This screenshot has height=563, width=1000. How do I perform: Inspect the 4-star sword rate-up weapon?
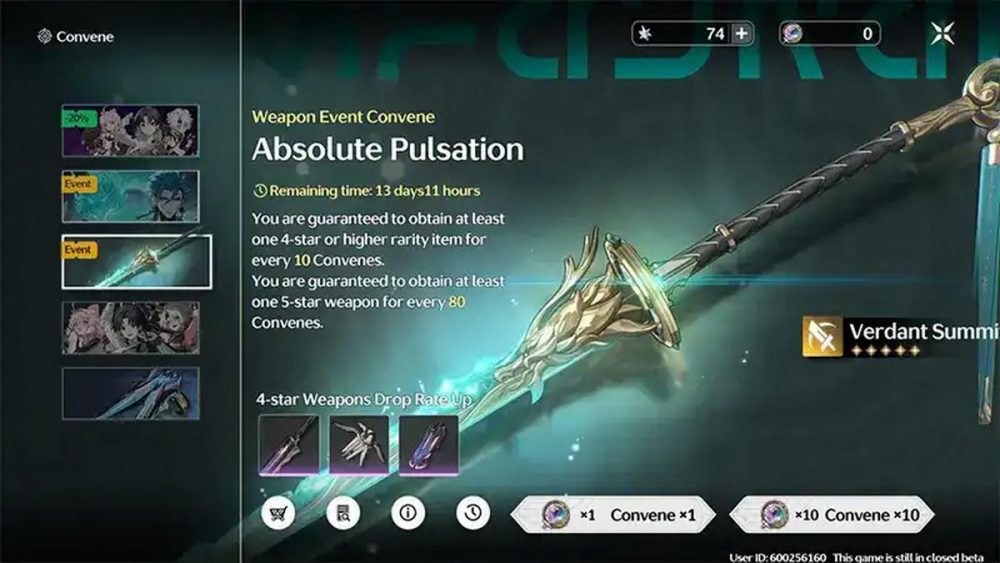[x=289, y=444]
